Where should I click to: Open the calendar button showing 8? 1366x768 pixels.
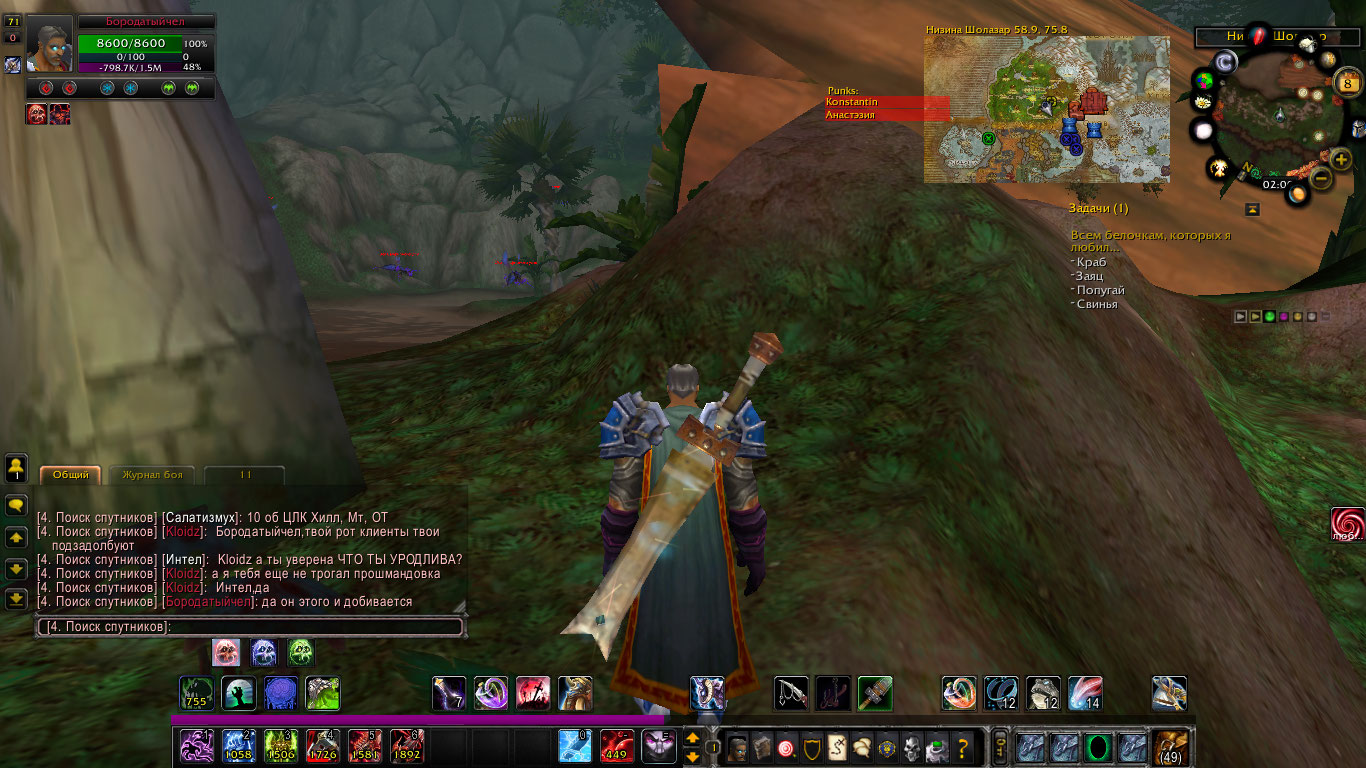tap(1345, 84)
